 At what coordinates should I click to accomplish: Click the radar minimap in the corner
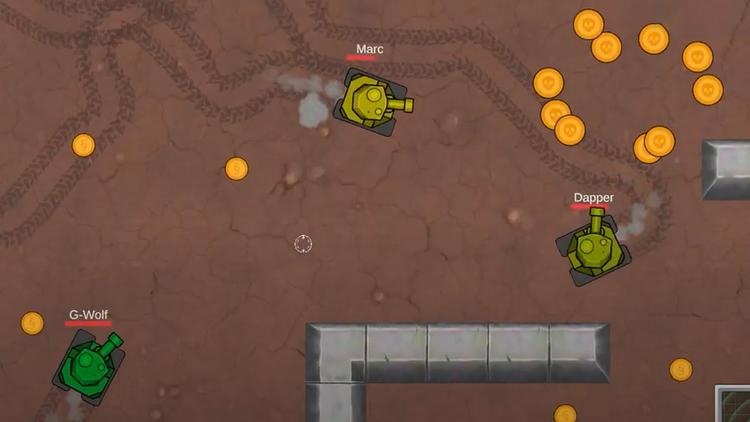pyautogui.click(x=734, y=405)
